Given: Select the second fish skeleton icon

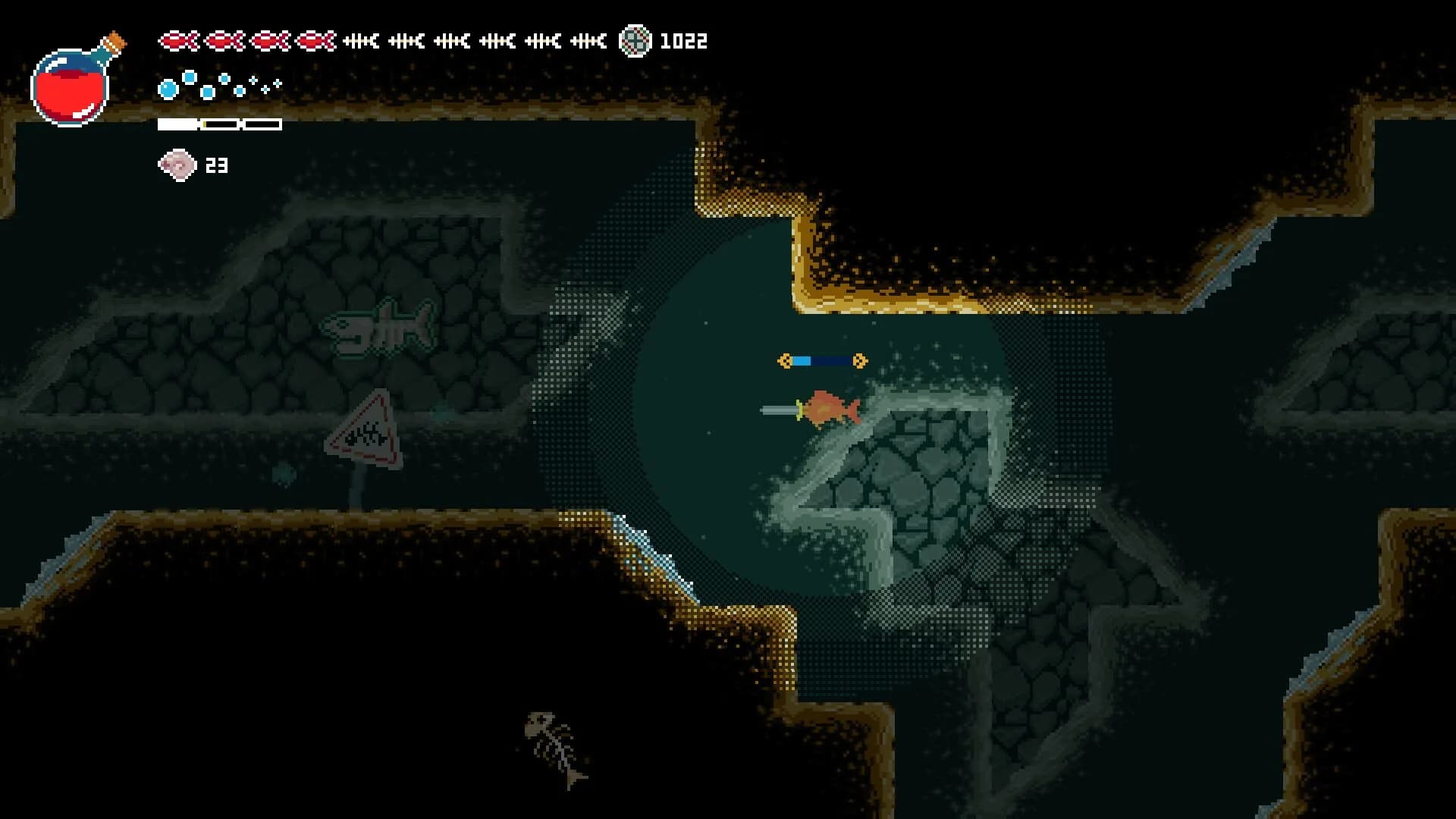Looking at the screenshot, I should pos(408,40).
